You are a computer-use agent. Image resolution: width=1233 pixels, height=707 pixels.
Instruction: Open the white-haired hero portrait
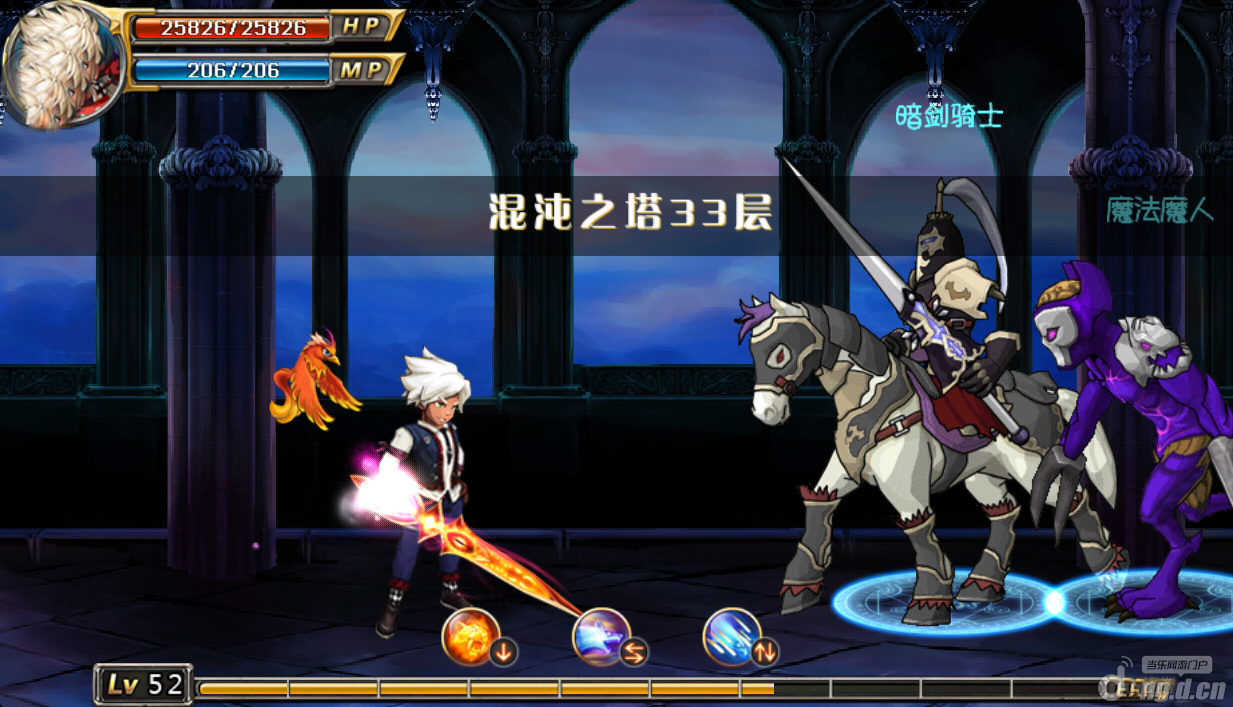pyautogui.click(x=62, y=63)
